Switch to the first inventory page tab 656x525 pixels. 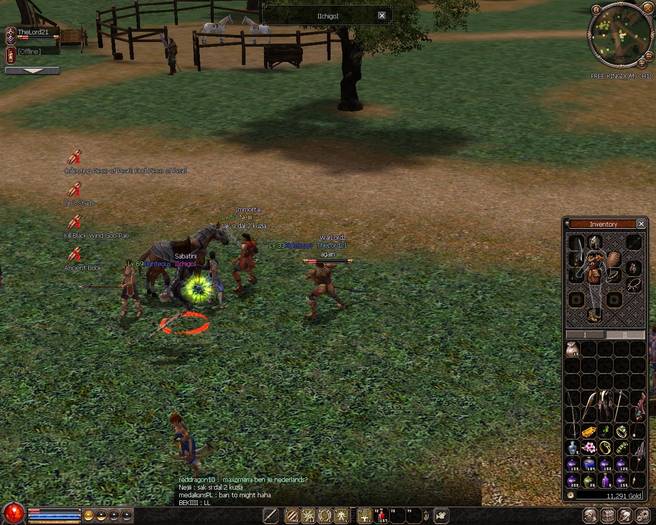click(x=586, y=334)
